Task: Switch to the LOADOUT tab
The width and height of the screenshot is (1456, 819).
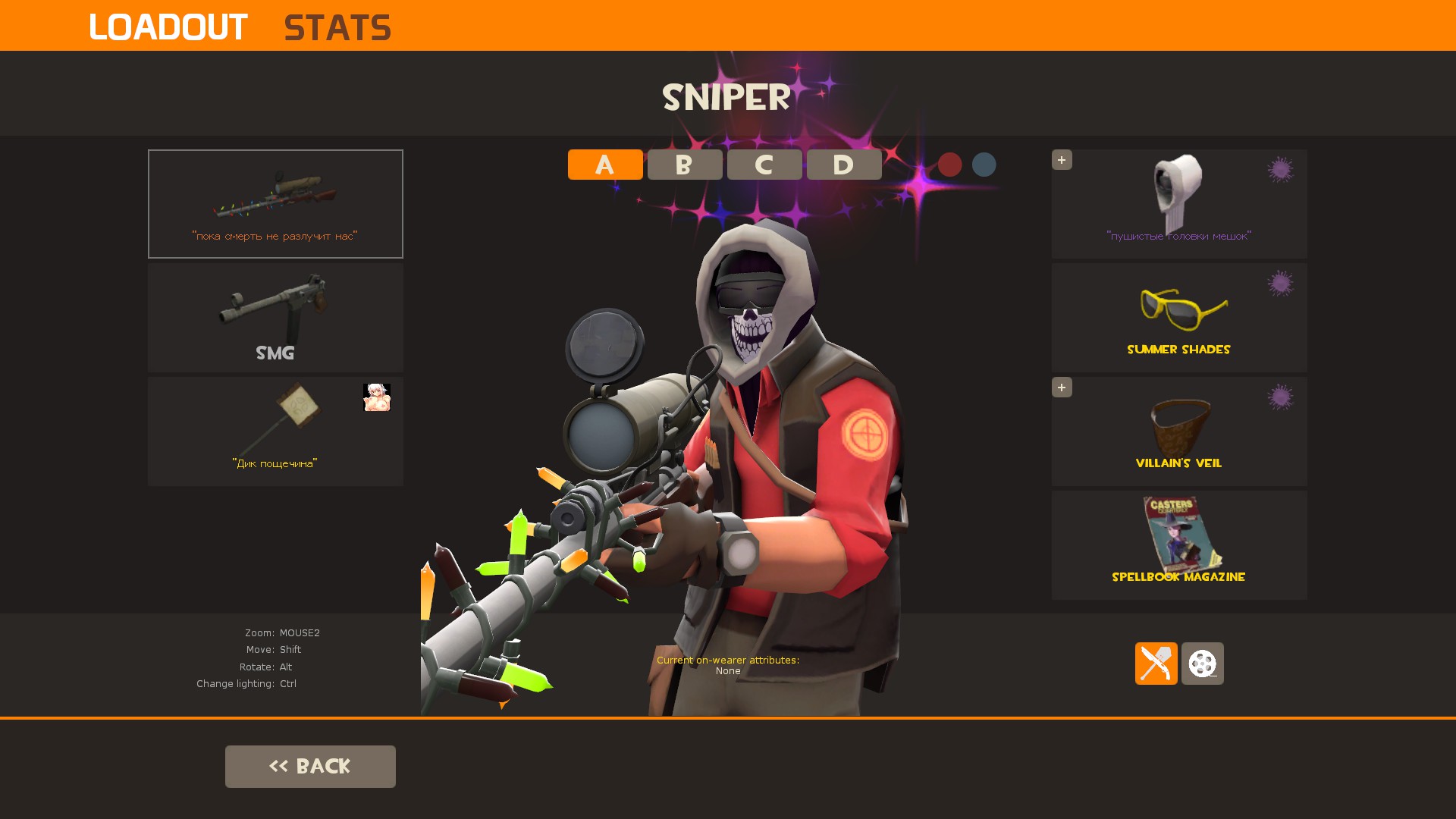Action: tap(168, 27)
